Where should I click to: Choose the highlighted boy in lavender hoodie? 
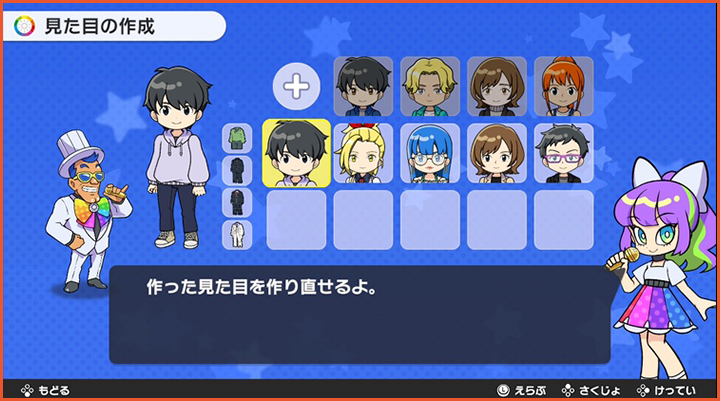pos(296,153)
